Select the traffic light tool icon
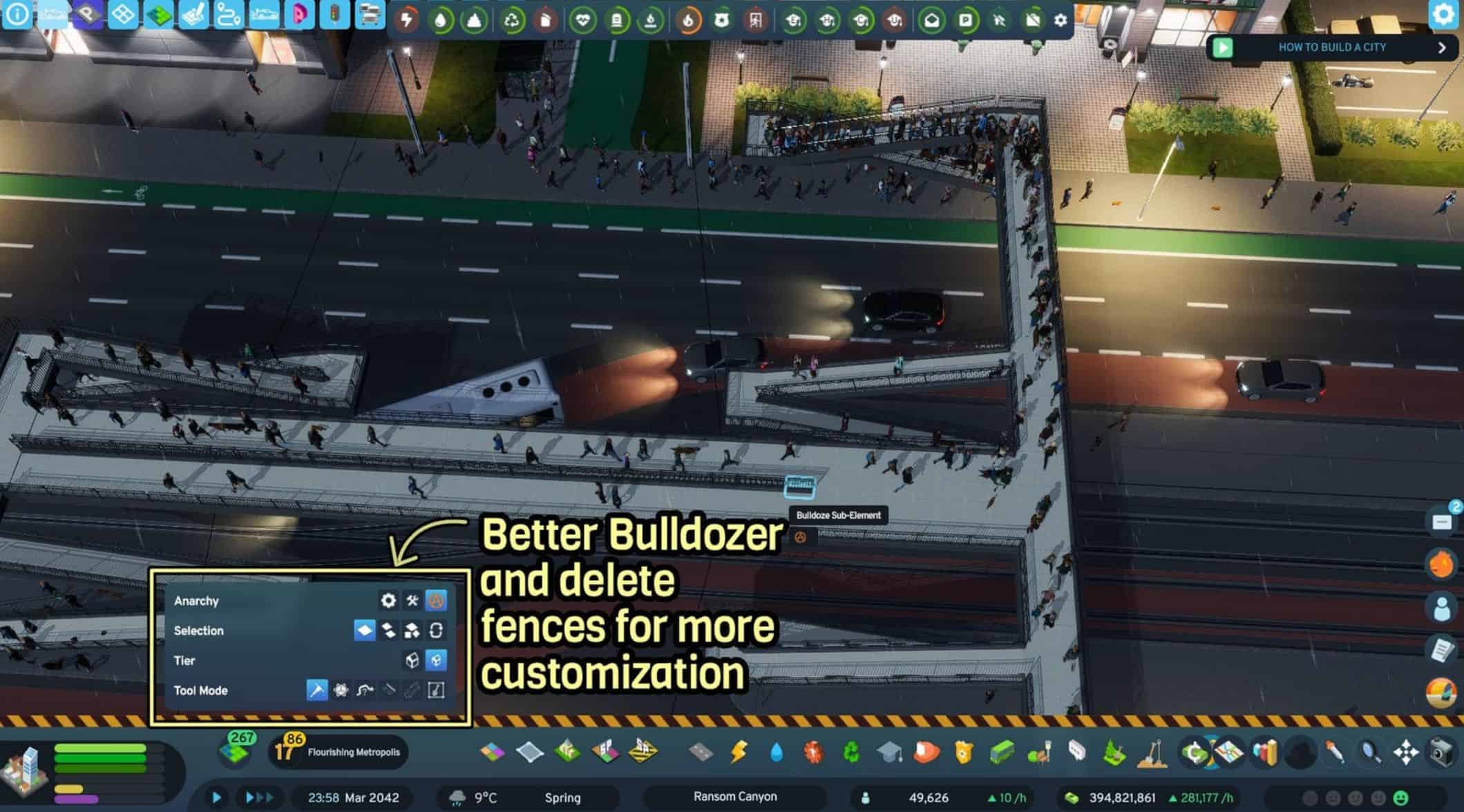 click(x=334, y=14)
